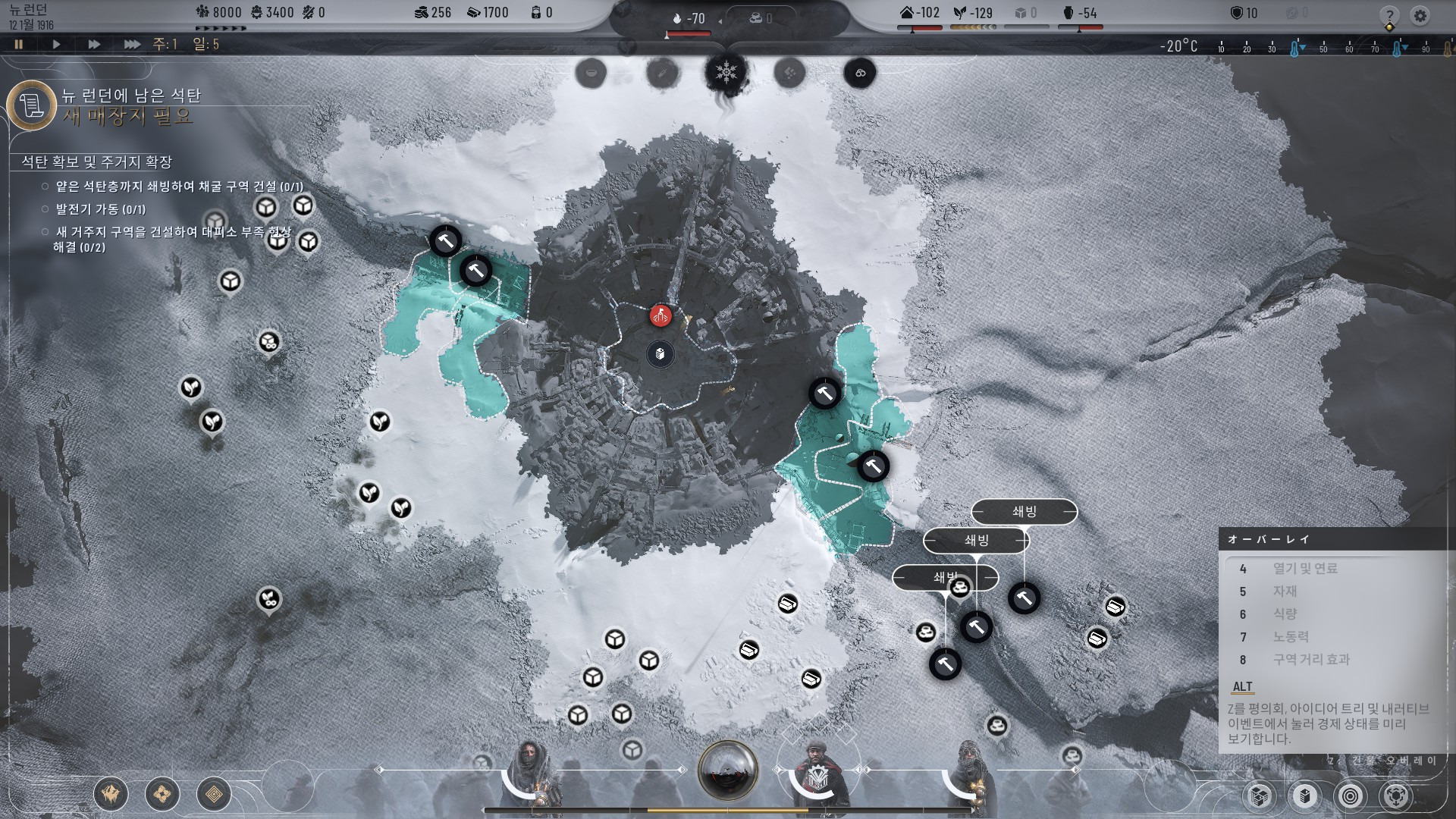Image resolution: width=1456 pixels, height=819 pixels.
Task: Set the fastest triple-arrow game speed
Action: tap(132, 44)
